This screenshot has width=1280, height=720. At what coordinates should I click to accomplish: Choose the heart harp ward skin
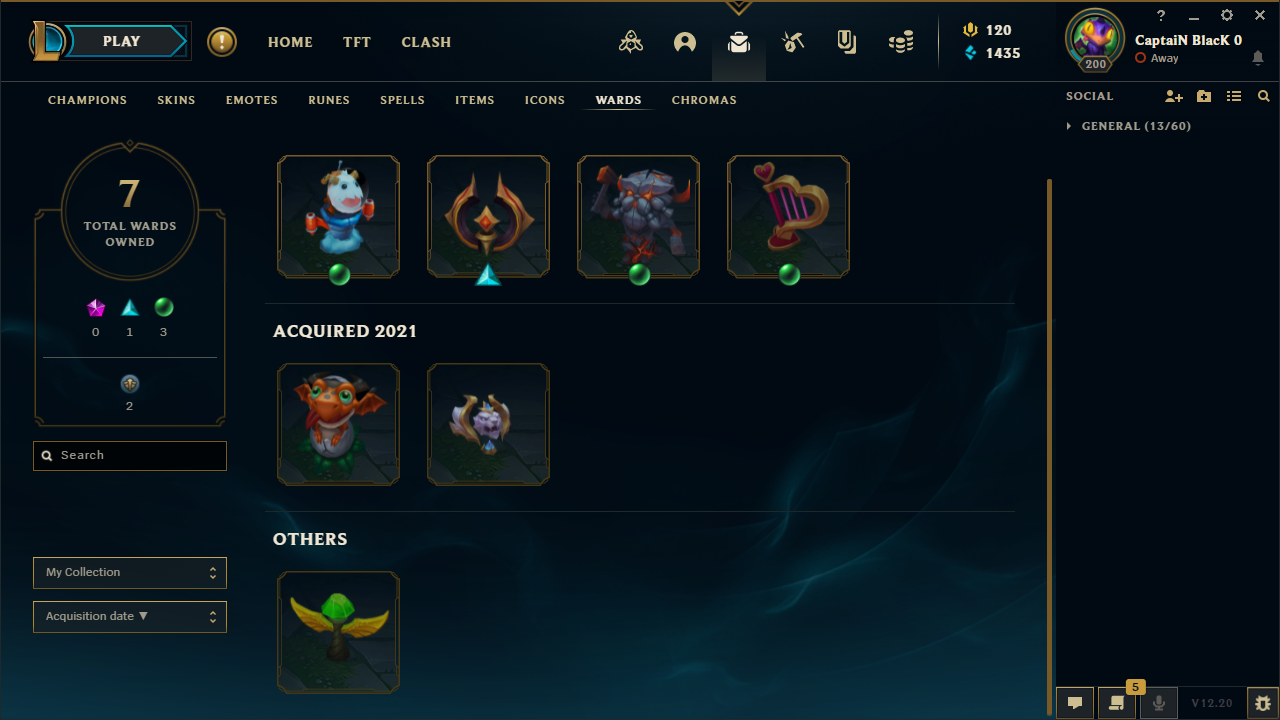point(788,216)
